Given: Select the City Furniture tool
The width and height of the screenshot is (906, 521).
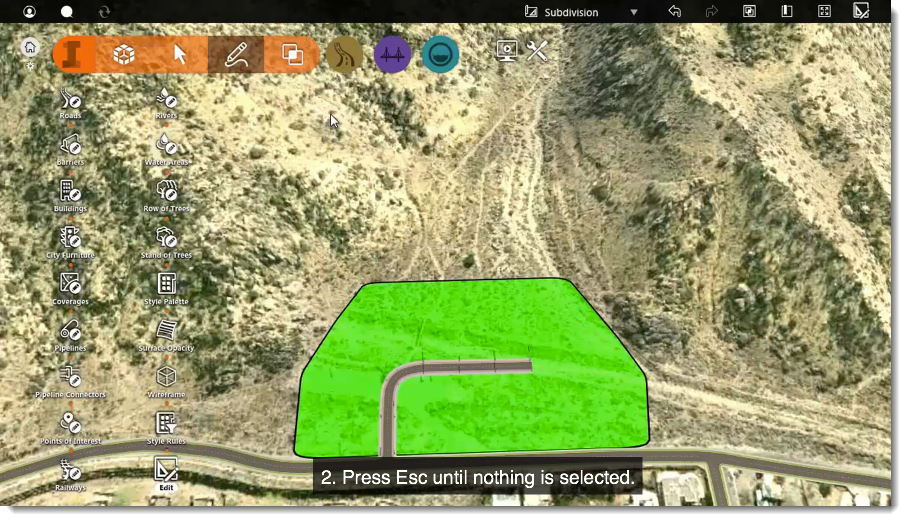Looking at the screenshot, I should (x=70, y=238).
